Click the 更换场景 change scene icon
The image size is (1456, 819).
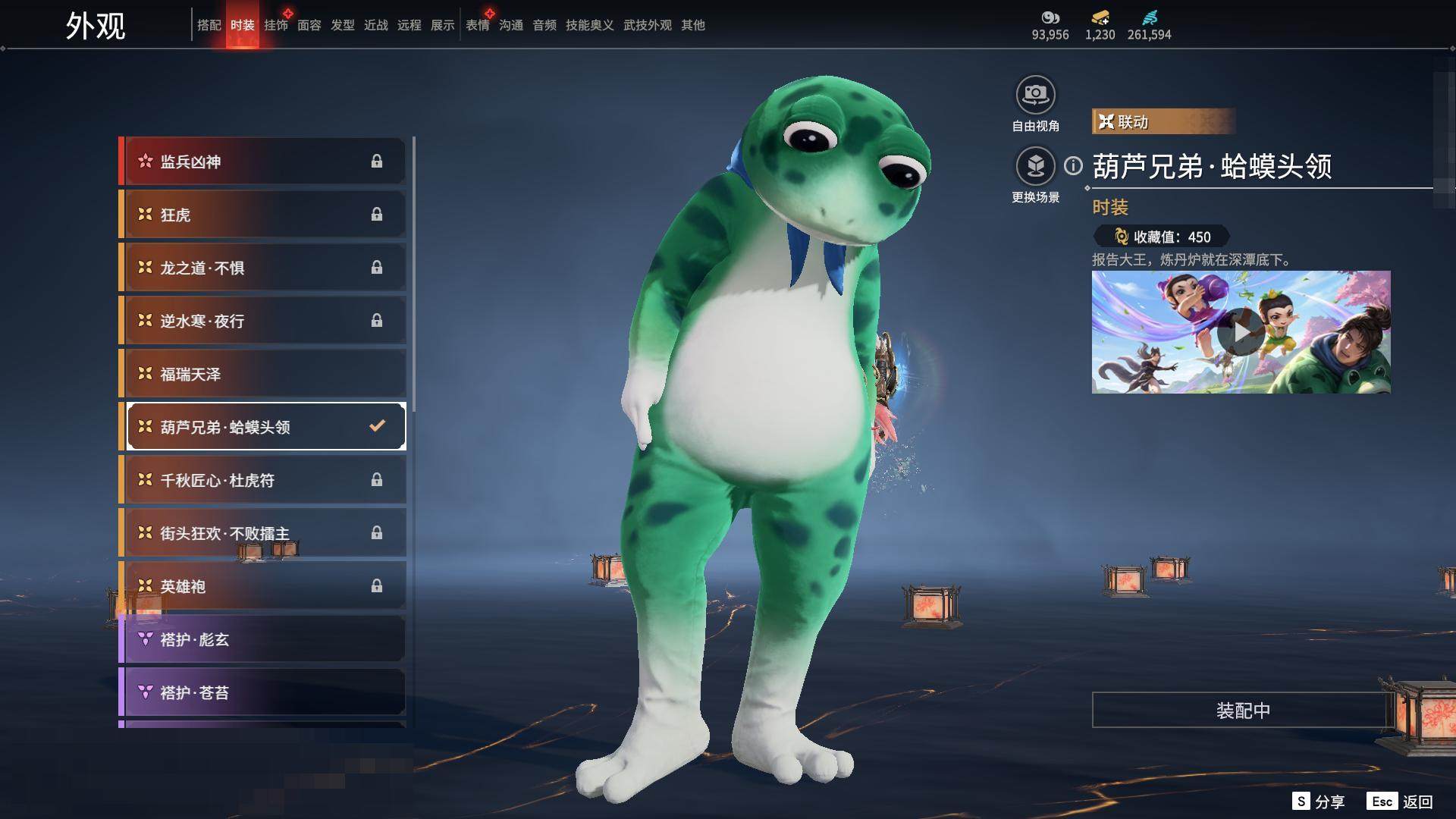point(1035,166)
